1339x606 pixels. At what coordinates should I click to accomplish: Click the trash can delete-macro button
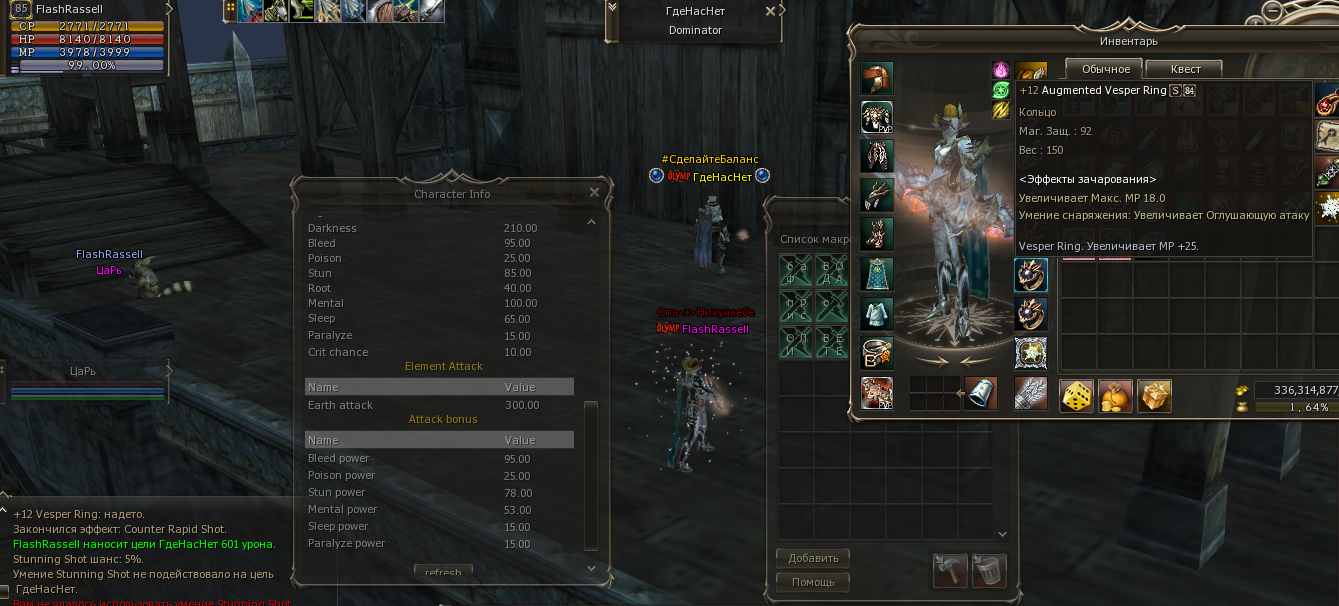tap(989, 571)
